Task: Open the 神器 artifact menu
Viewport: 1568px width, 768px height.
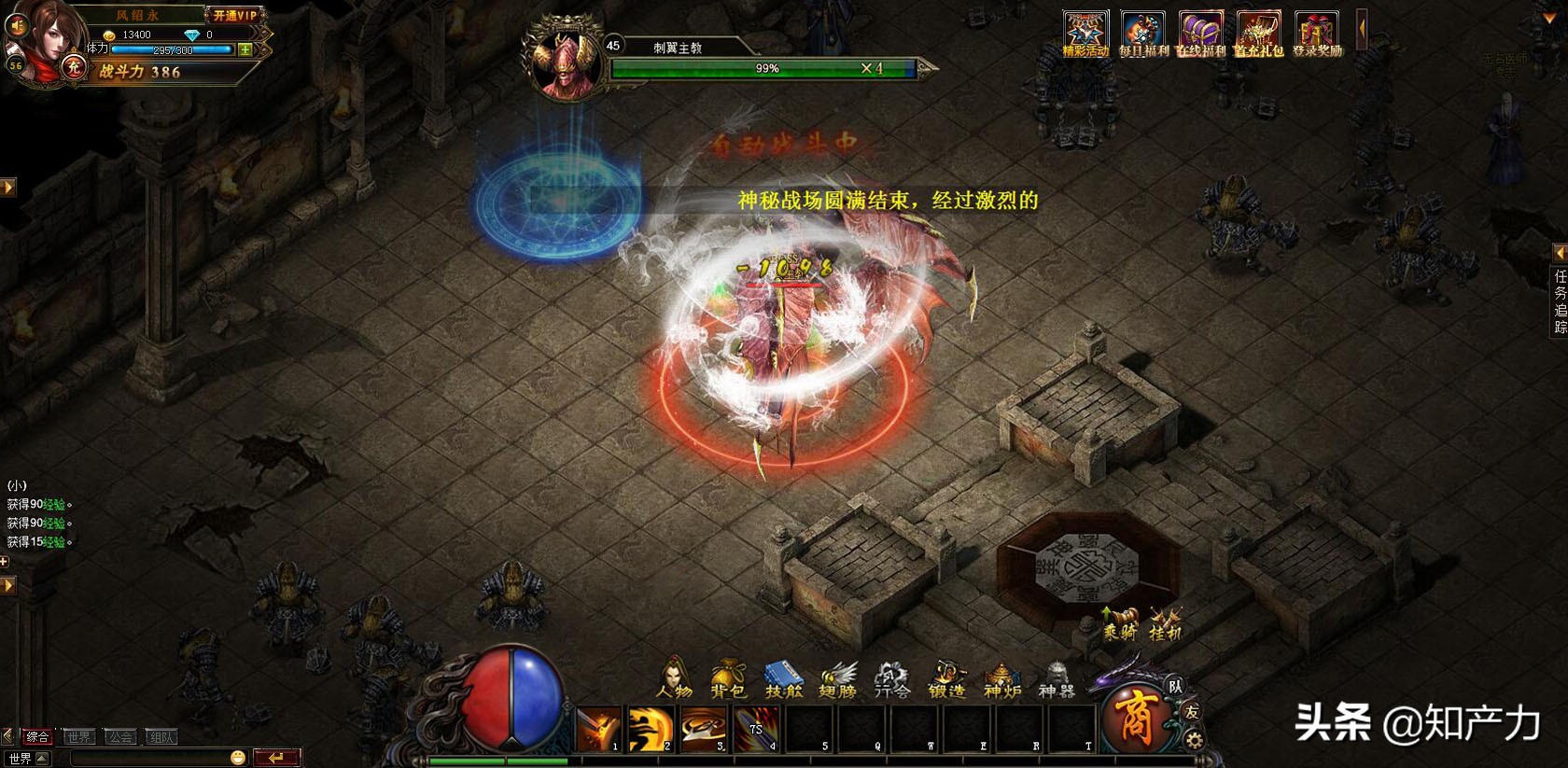Action: [1056, 678]
